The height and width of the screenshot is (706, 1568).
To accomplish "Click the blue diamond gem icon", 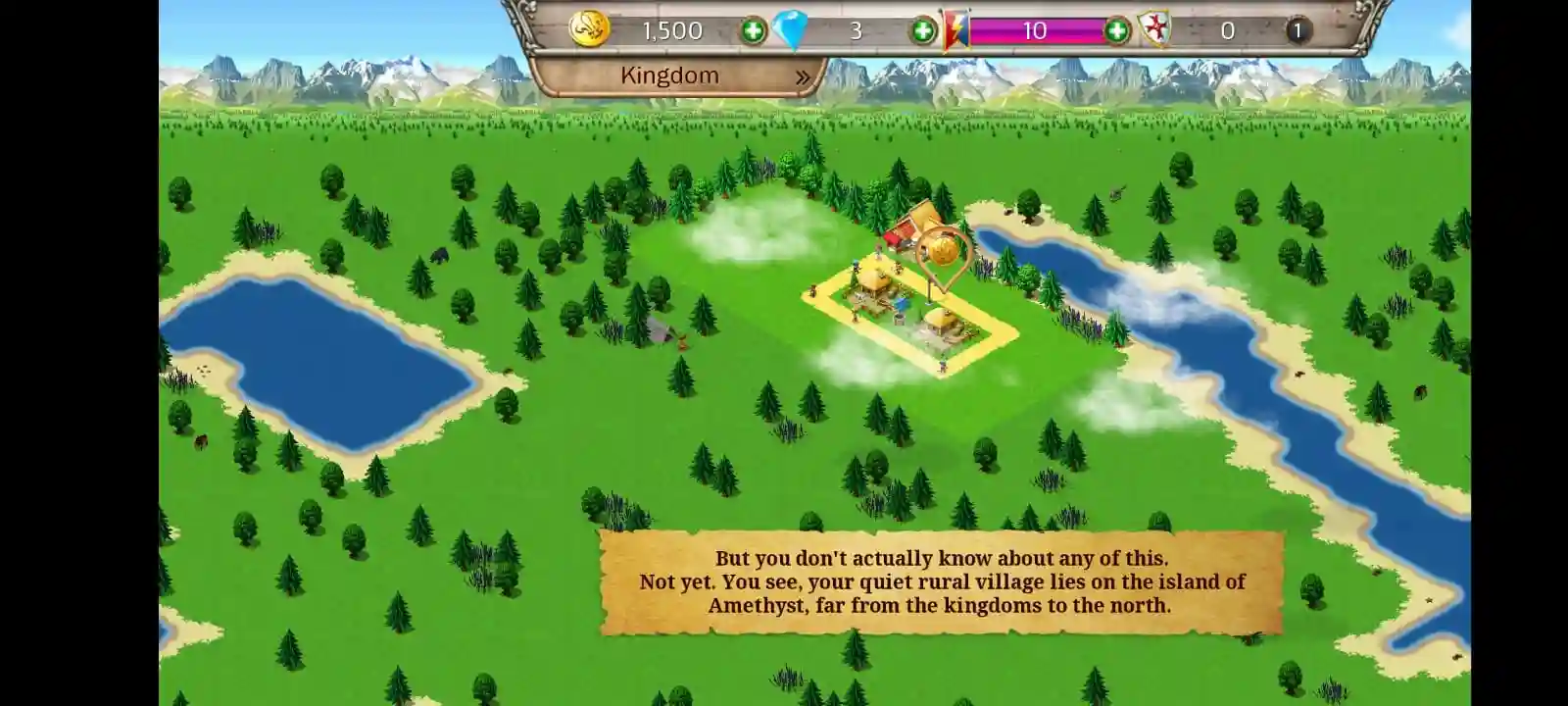I will tap(790, 29).
